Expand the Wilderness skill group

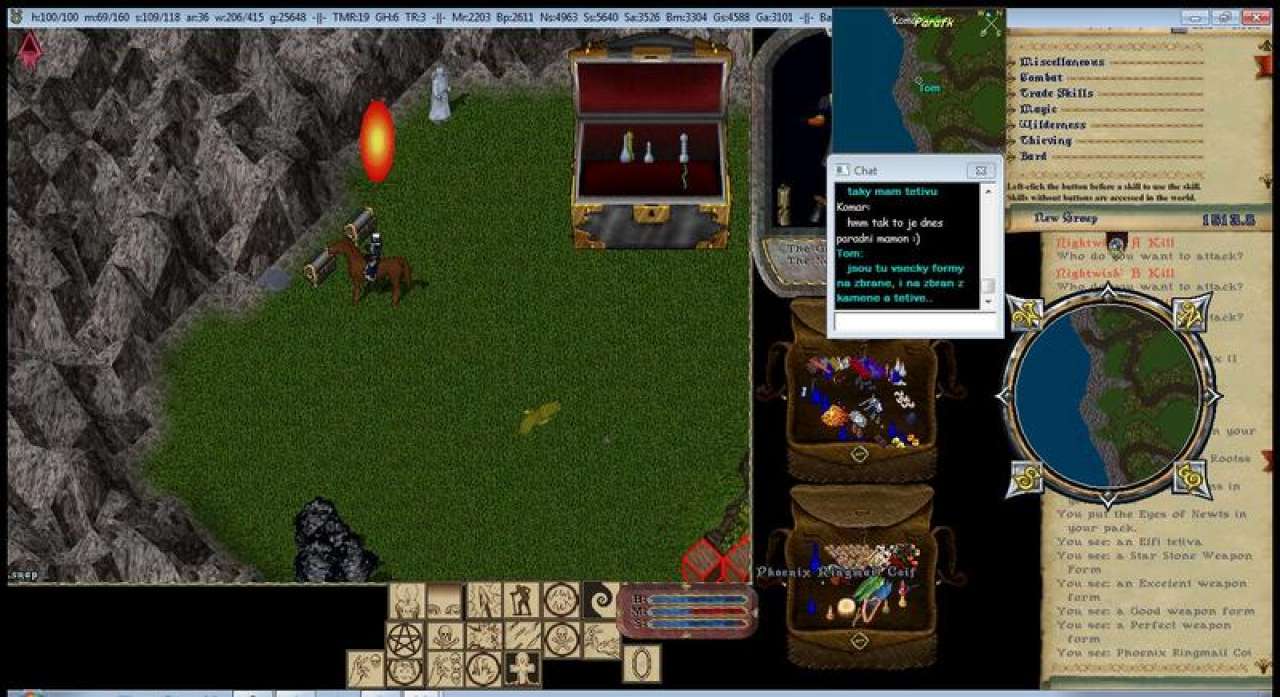click(x=1052, y=125)
